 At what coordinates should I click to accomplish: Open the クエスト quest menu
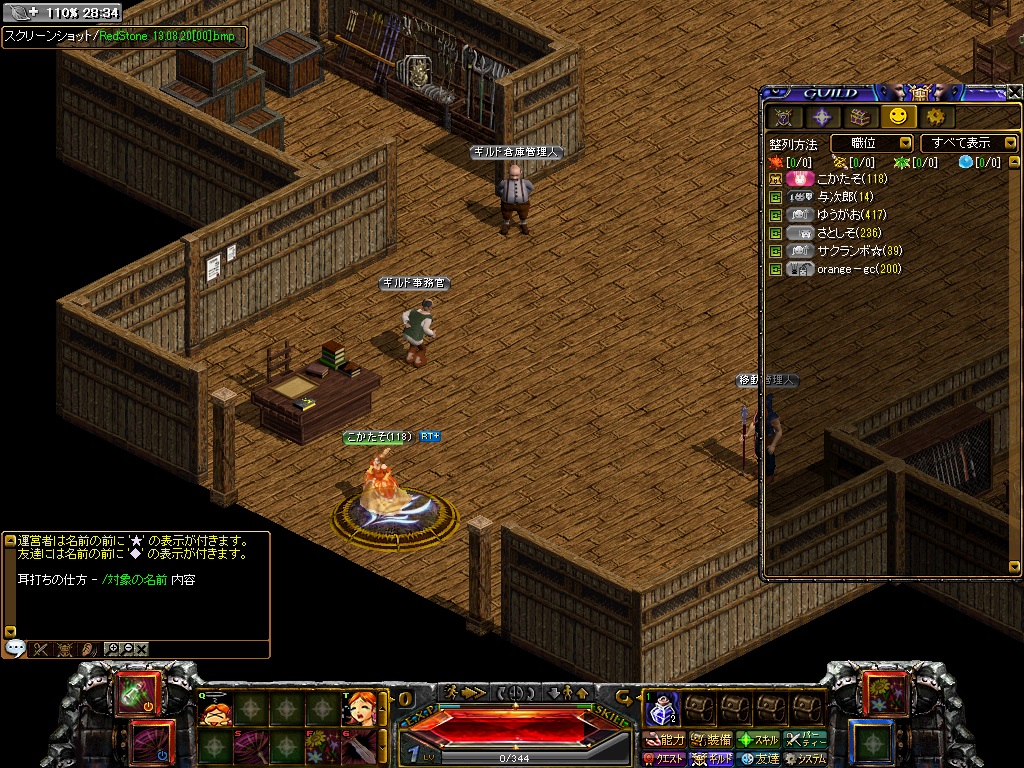tap(664, 759)
